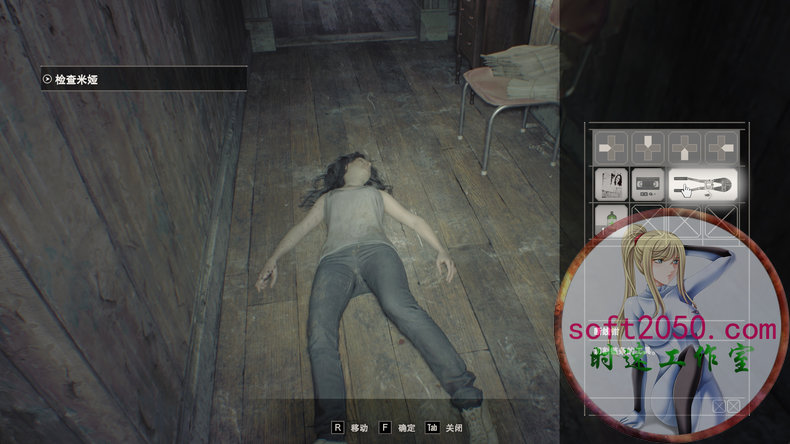Choose the photograph item slot

click(x=611, y=184)
